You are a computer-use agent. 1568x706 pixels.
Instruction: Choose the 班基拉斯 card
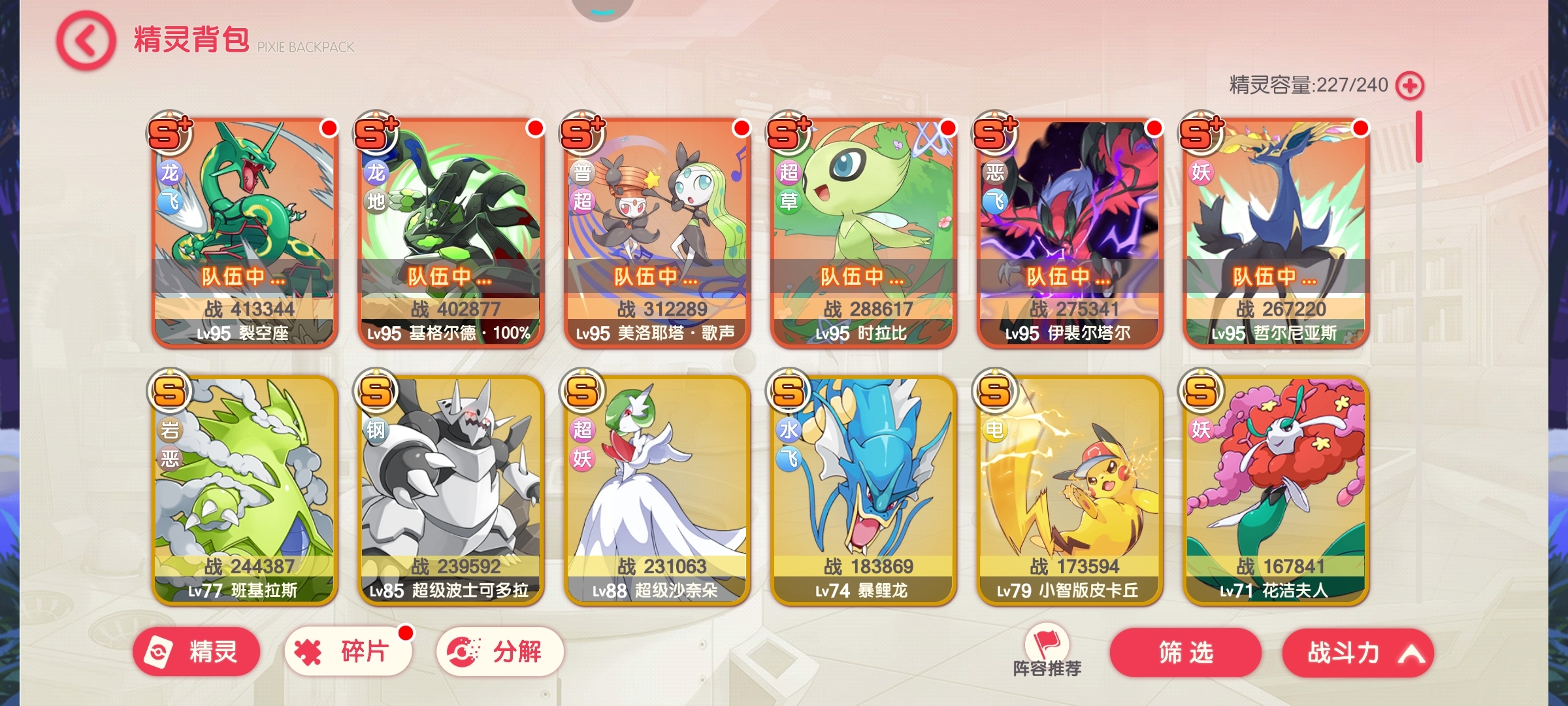tap(245, 490)
